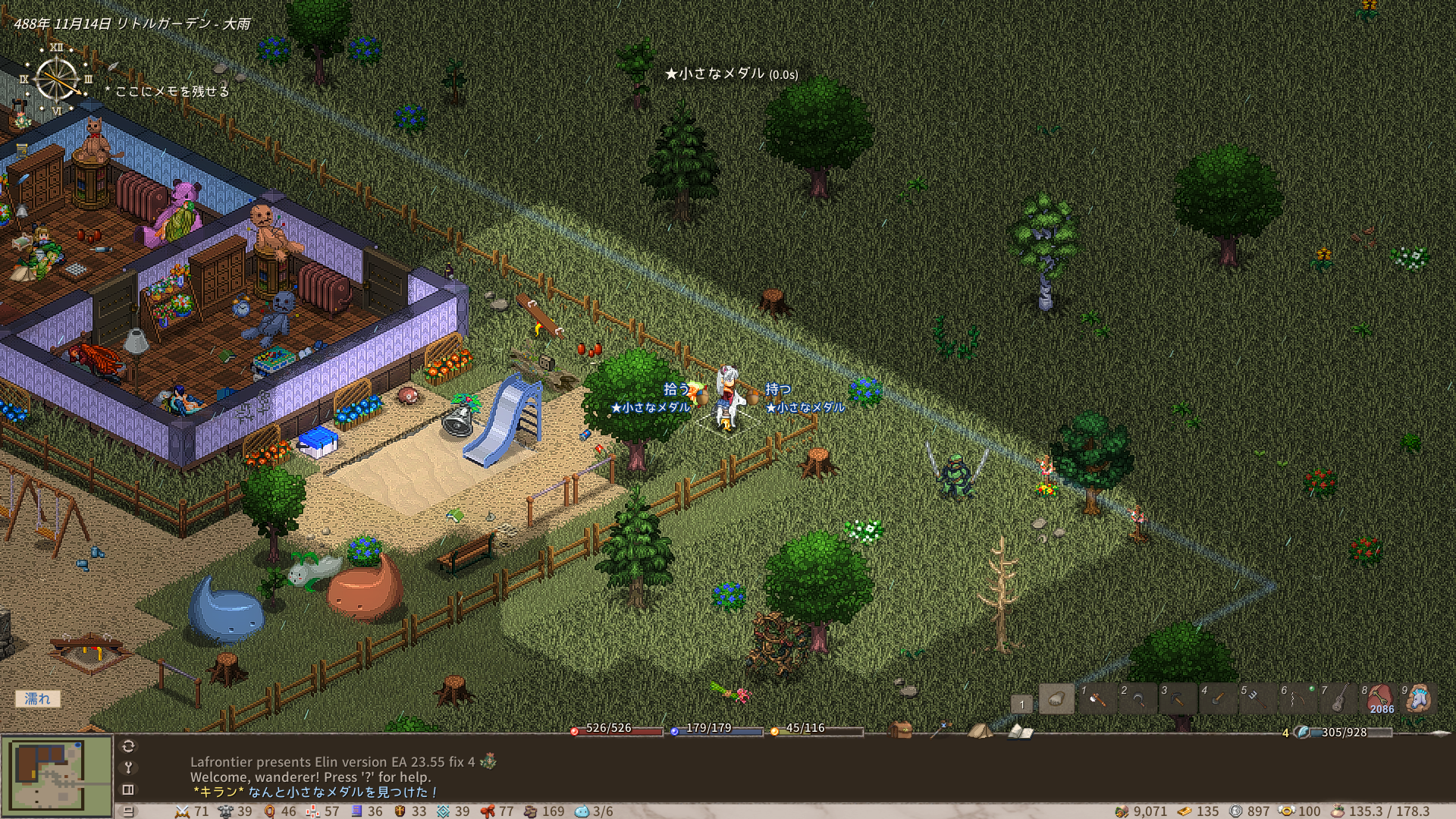This screenshot has height=819, width=1456.
Task: Pick the pitchfork in hotbar slot 5
Action: [x=1257, y=699]
